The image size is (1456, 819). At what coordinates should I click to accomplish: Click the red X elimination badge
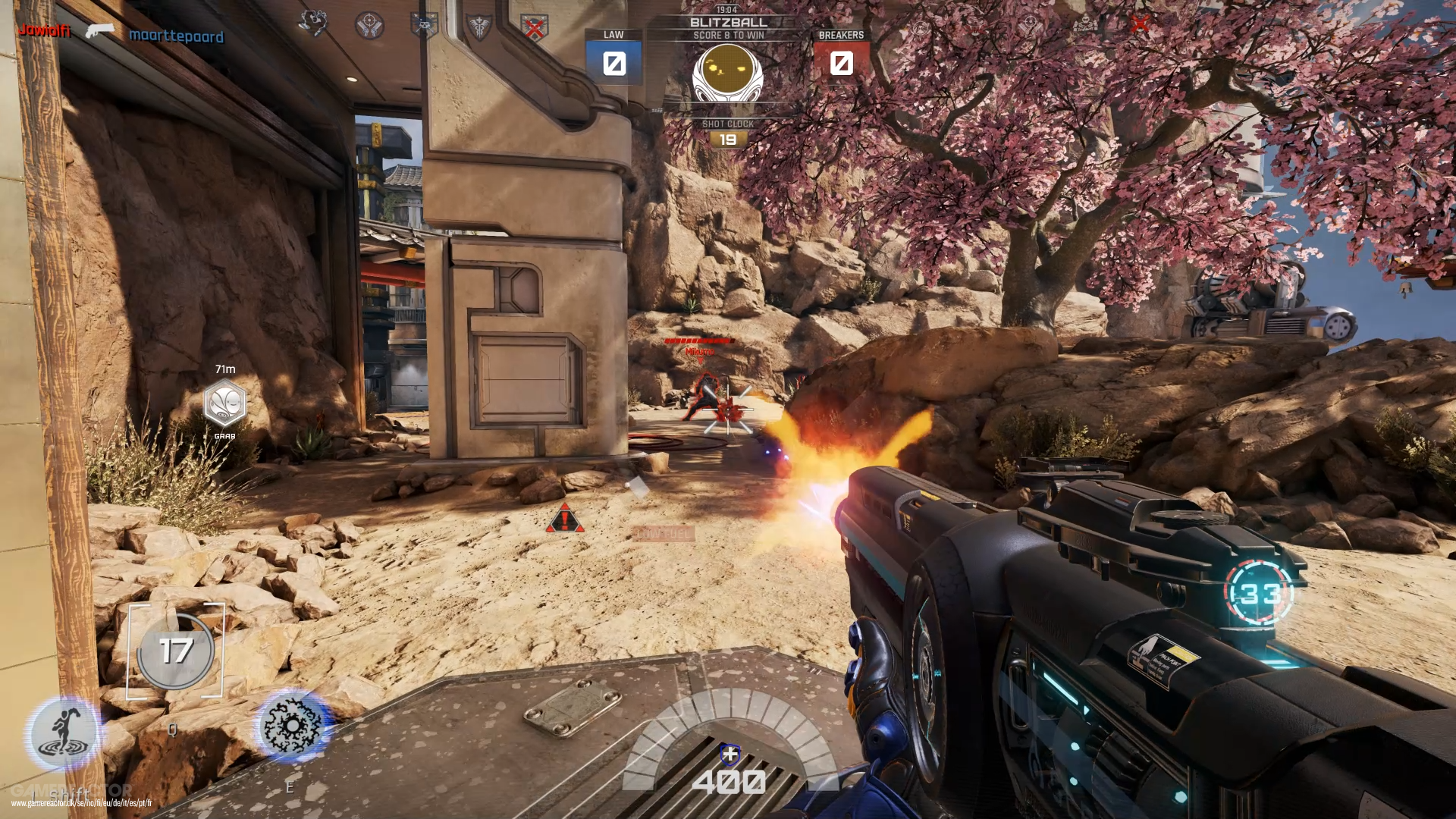tap(535, 25)
